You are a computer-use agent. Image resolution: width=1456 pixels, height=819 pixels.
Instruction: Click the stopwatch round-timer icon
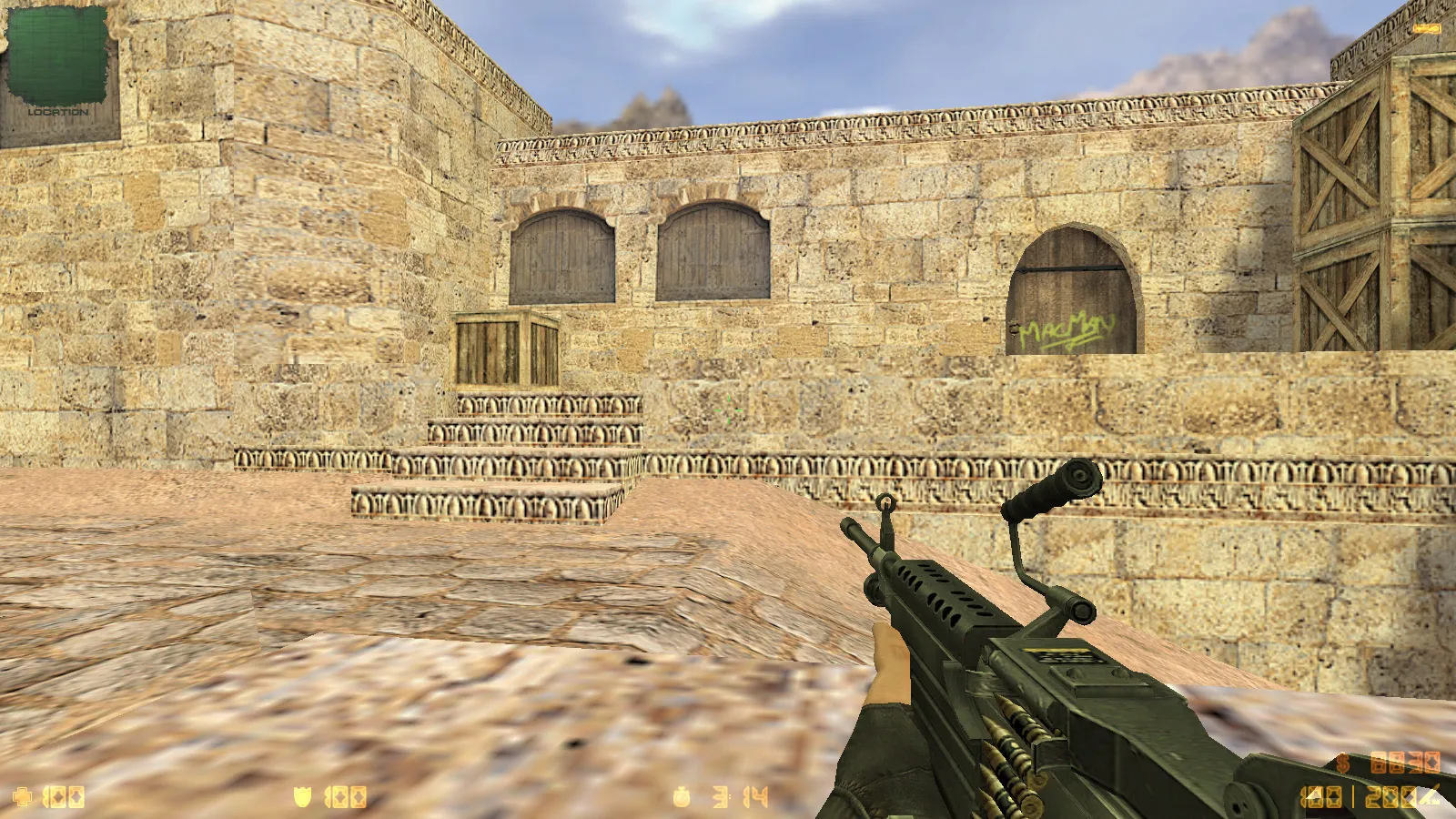coord(682,798)
